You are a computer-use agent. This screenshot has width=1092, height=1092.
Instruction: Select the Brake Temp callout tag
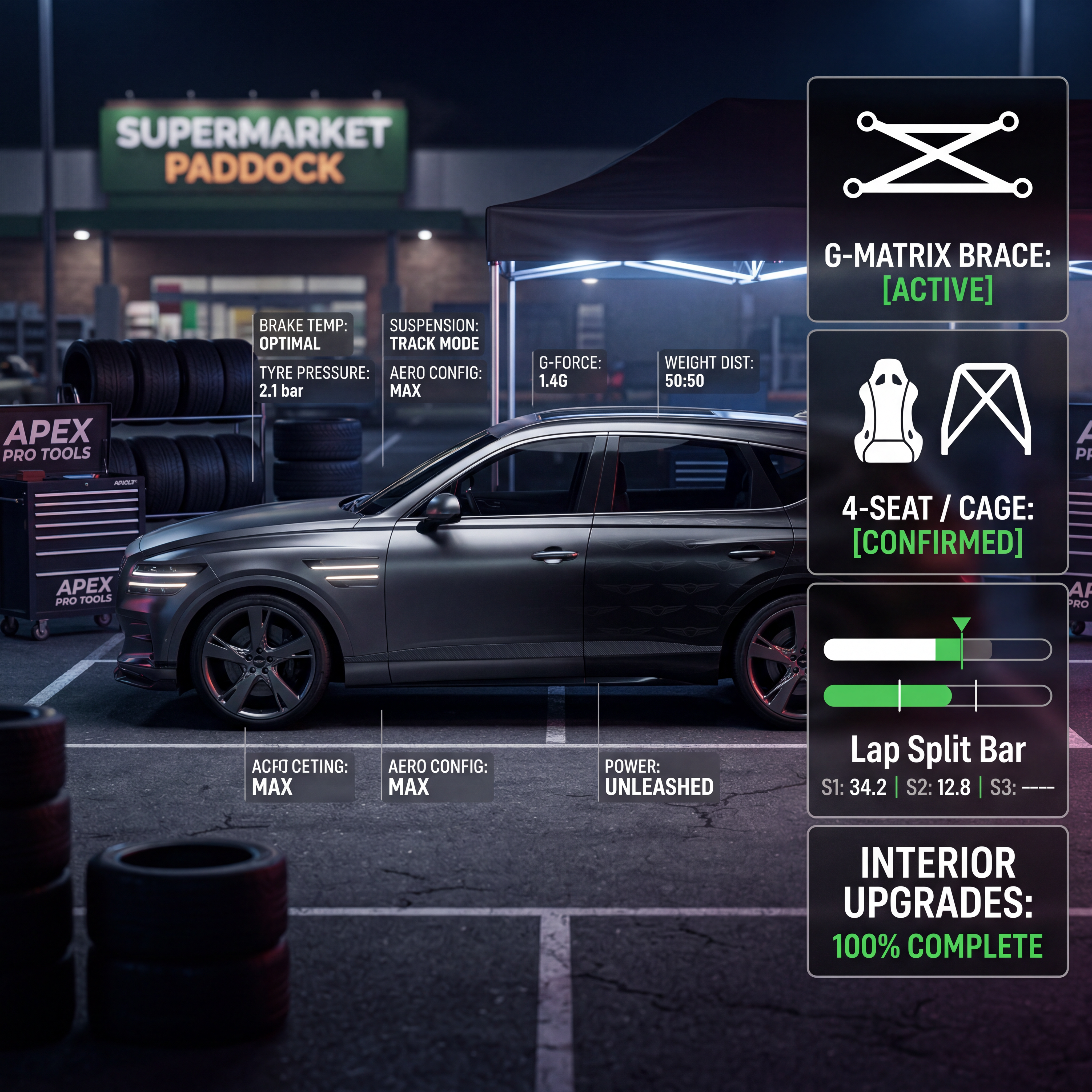[x=303, y=334]
